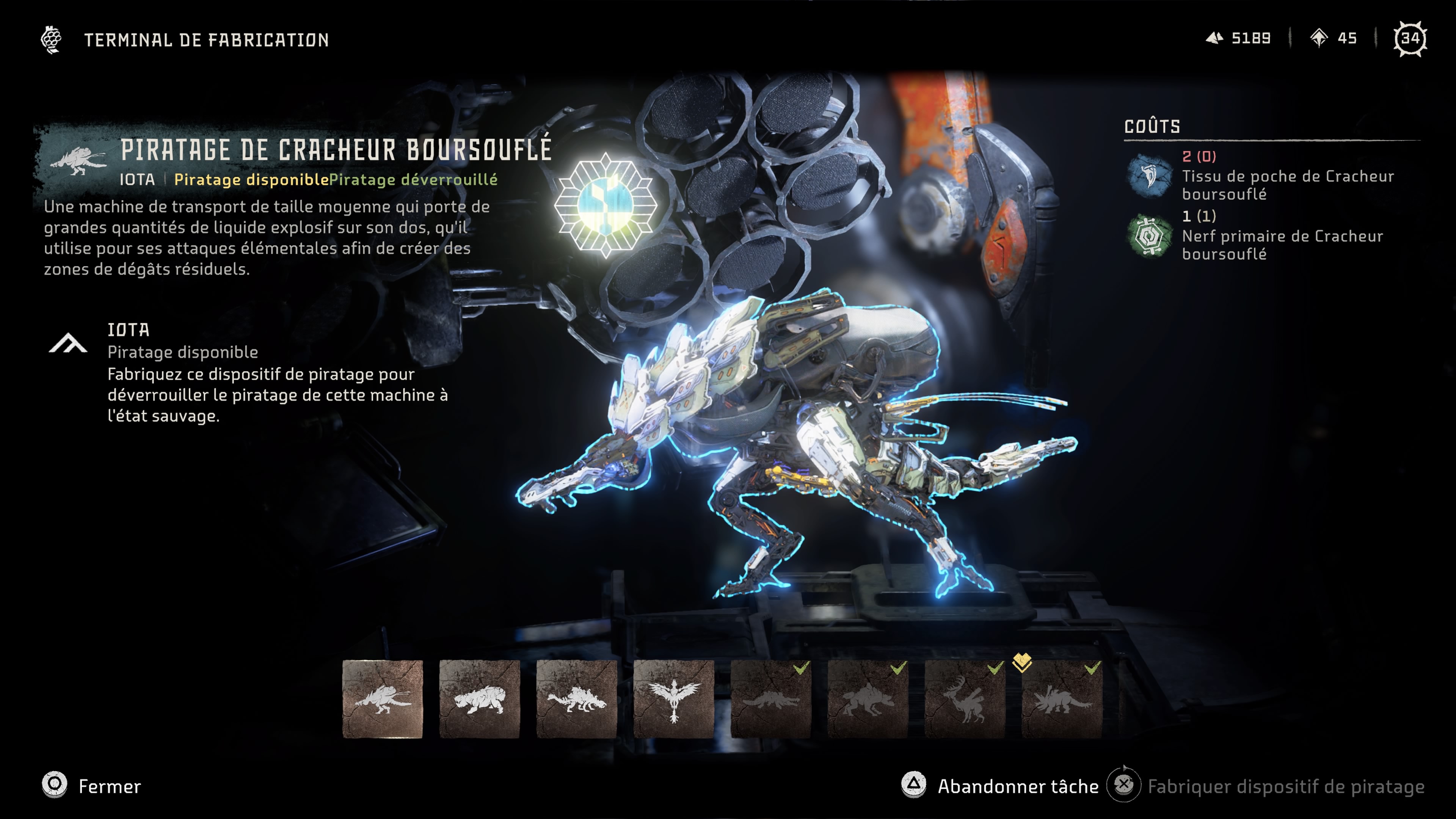Pick the horned machine tile with yellow marker
Viewport: 1456px width, 819px height.
[x=1062, y=698]
